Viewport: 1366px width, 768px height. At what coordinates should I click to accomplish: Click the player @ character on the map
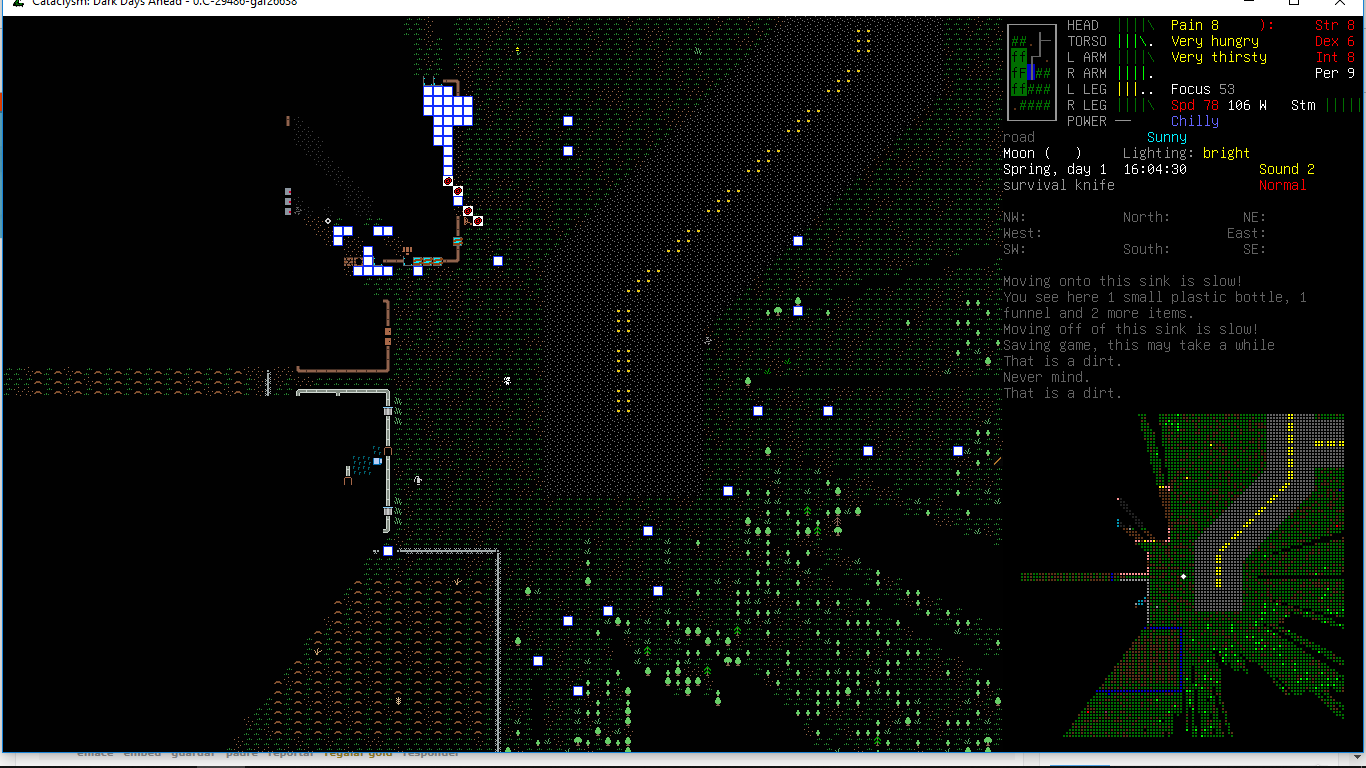point(507,381)
